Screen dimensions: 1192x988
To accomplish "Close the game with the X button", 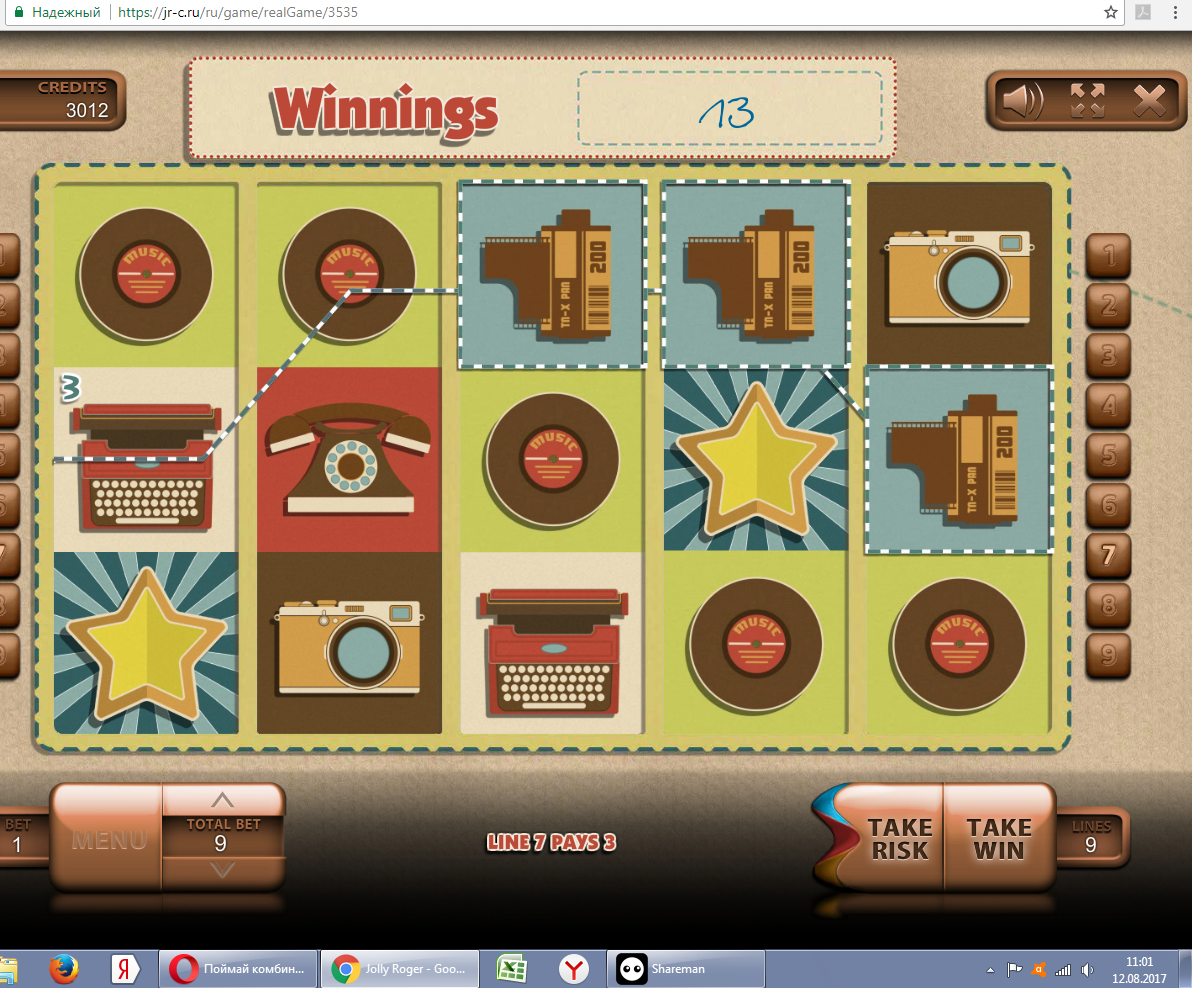I will 1150,99.
